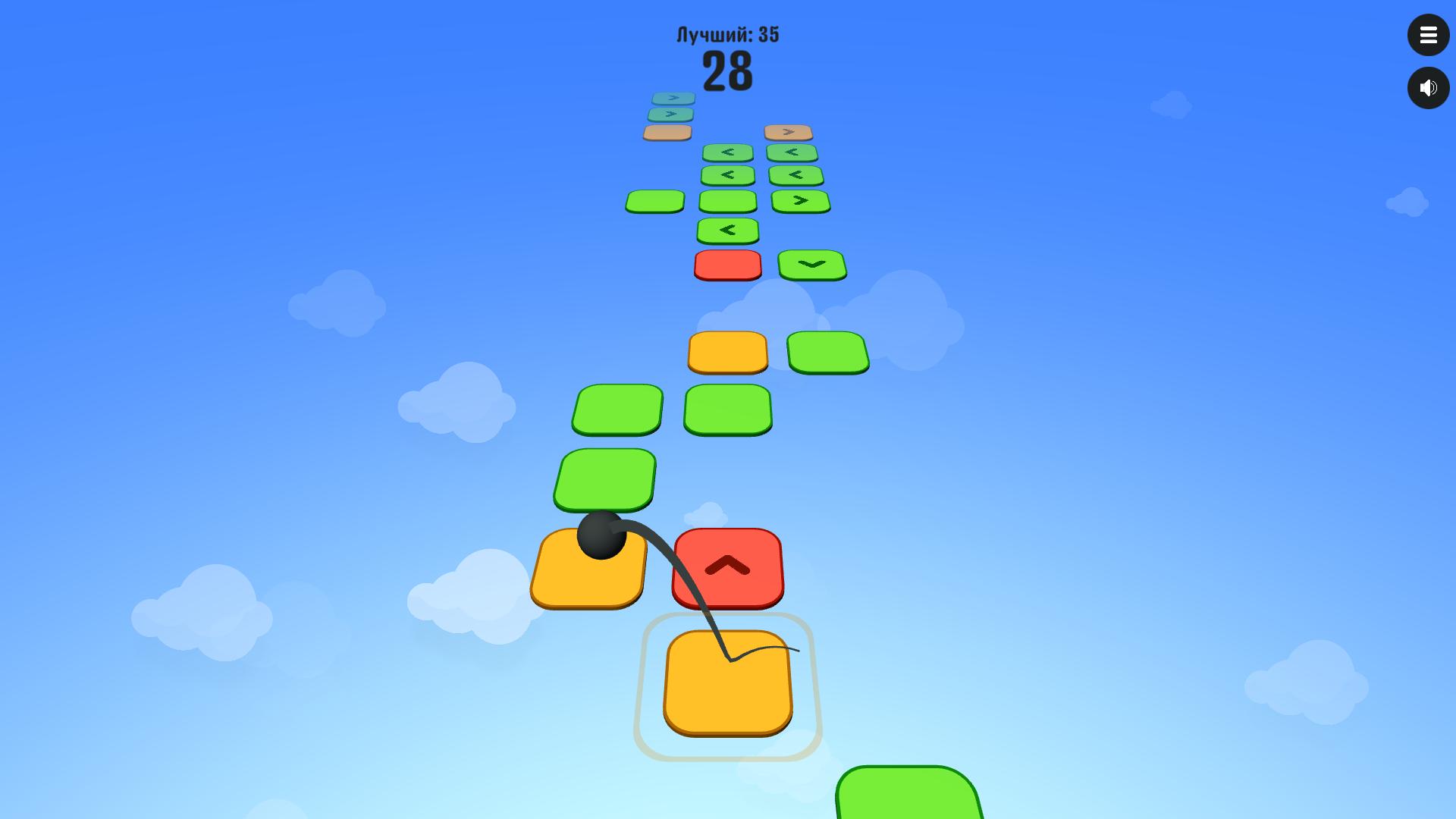Click the plain red tile near screen center
This screenshot has width=1456, height=819.
(726, 265)
